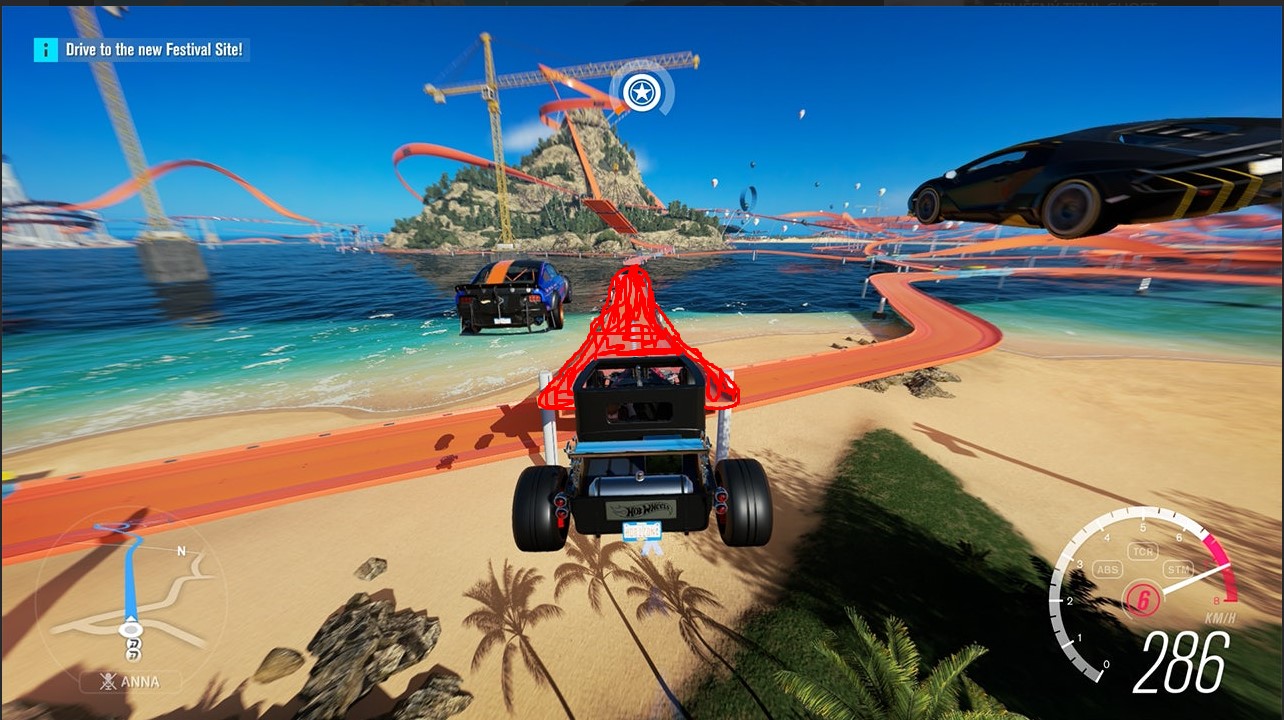Click the ANNA voice assistant label

(140, 683)
